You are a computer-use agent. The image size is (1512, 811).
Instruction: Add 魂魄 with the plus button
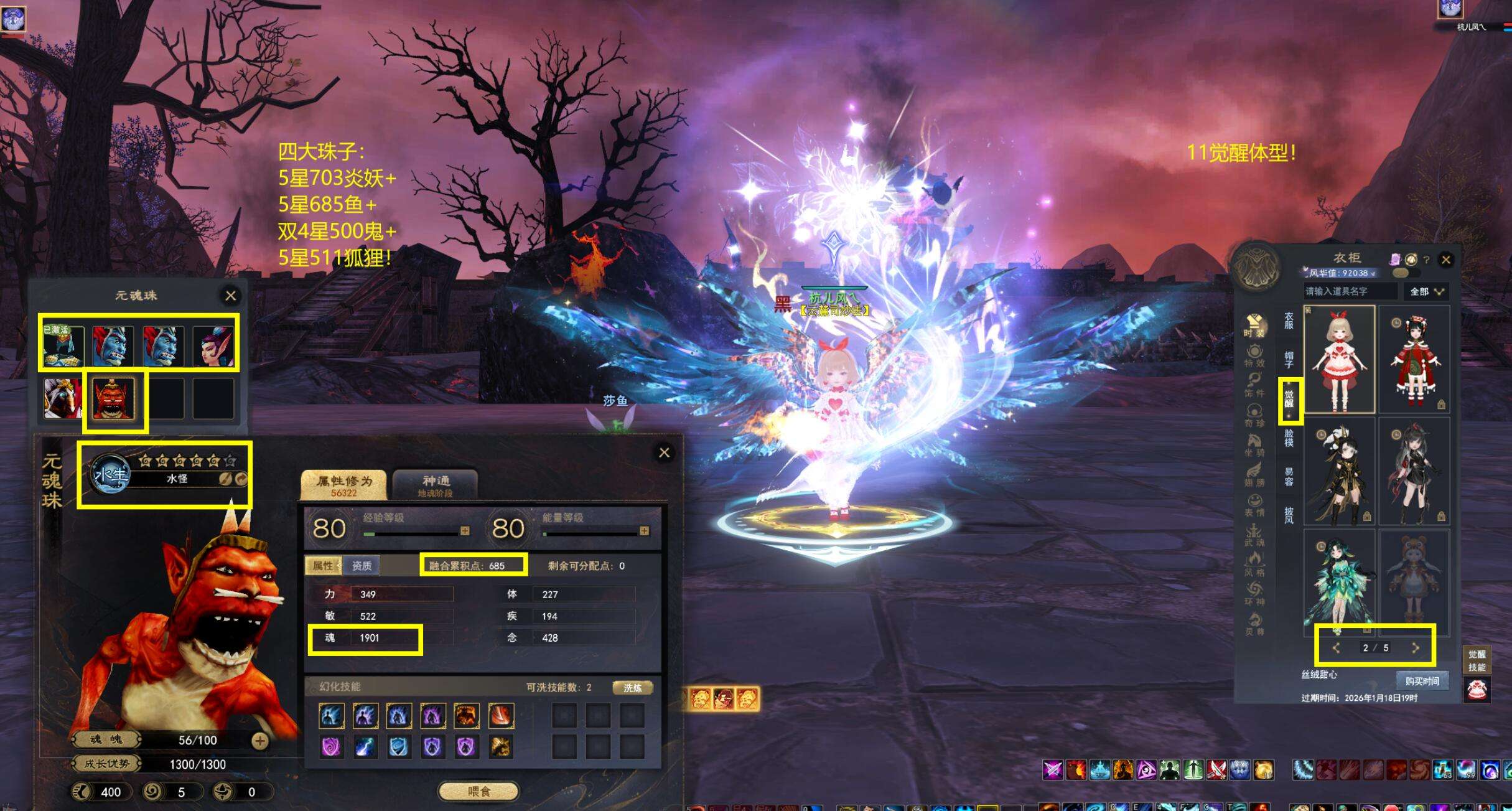pos(260,741)
